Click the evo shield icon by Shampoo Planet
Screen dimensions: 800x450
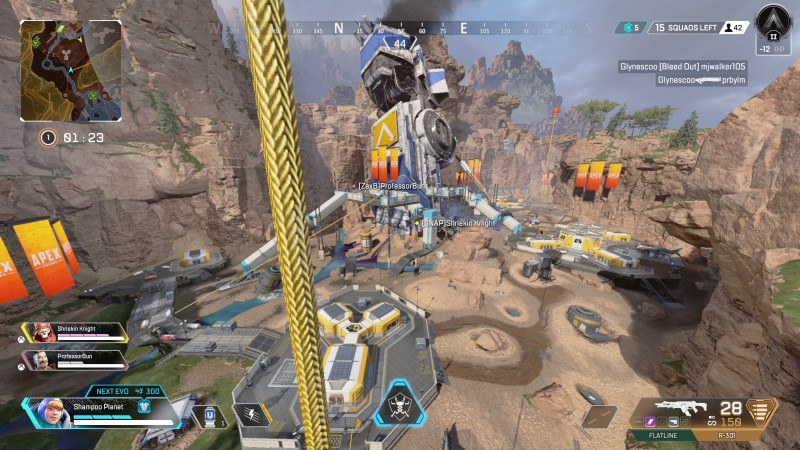pyautogui.click(x=144, y=407)
